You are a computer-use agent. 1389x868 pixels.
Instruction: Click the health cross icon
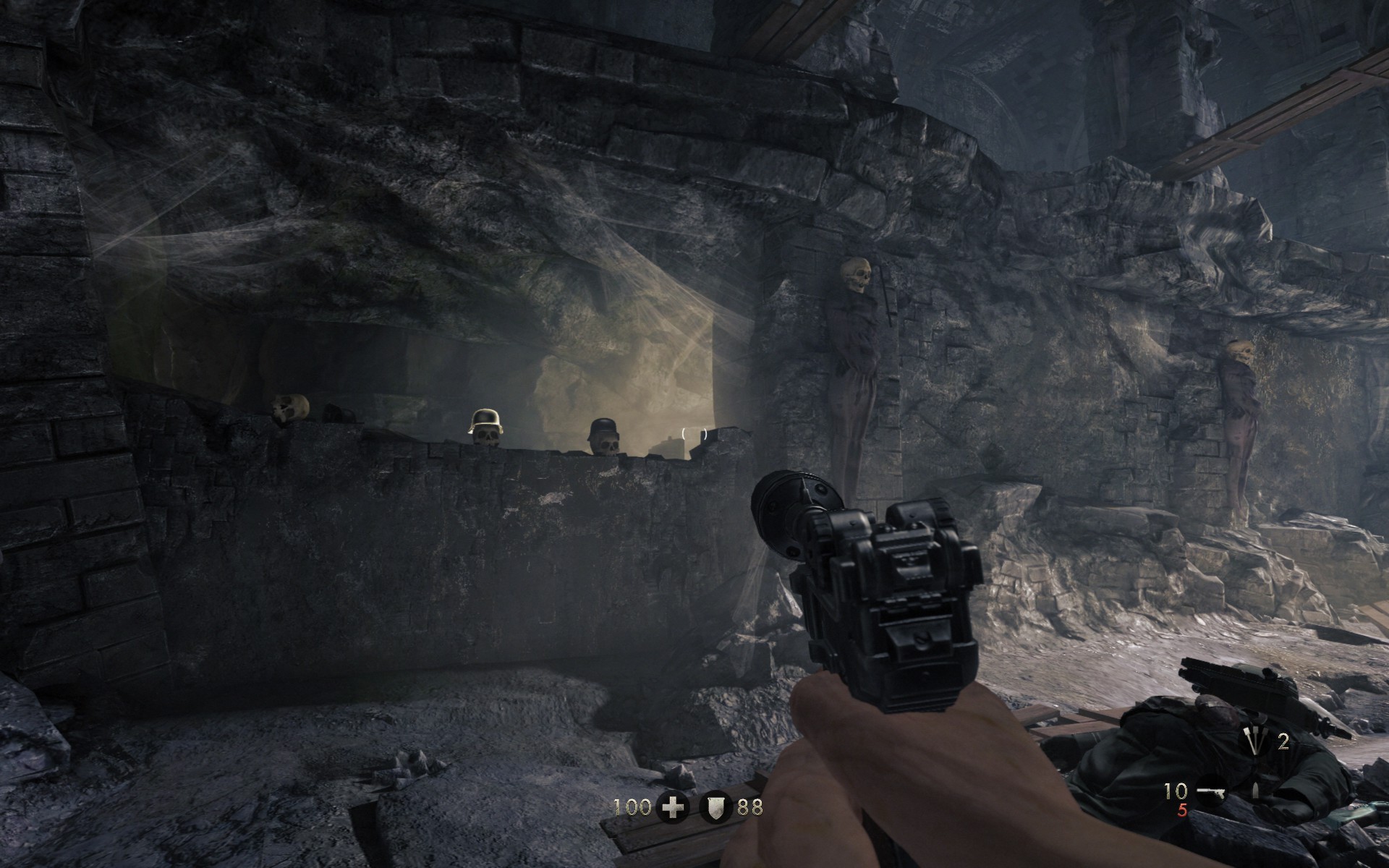click(x=673, y=808)
